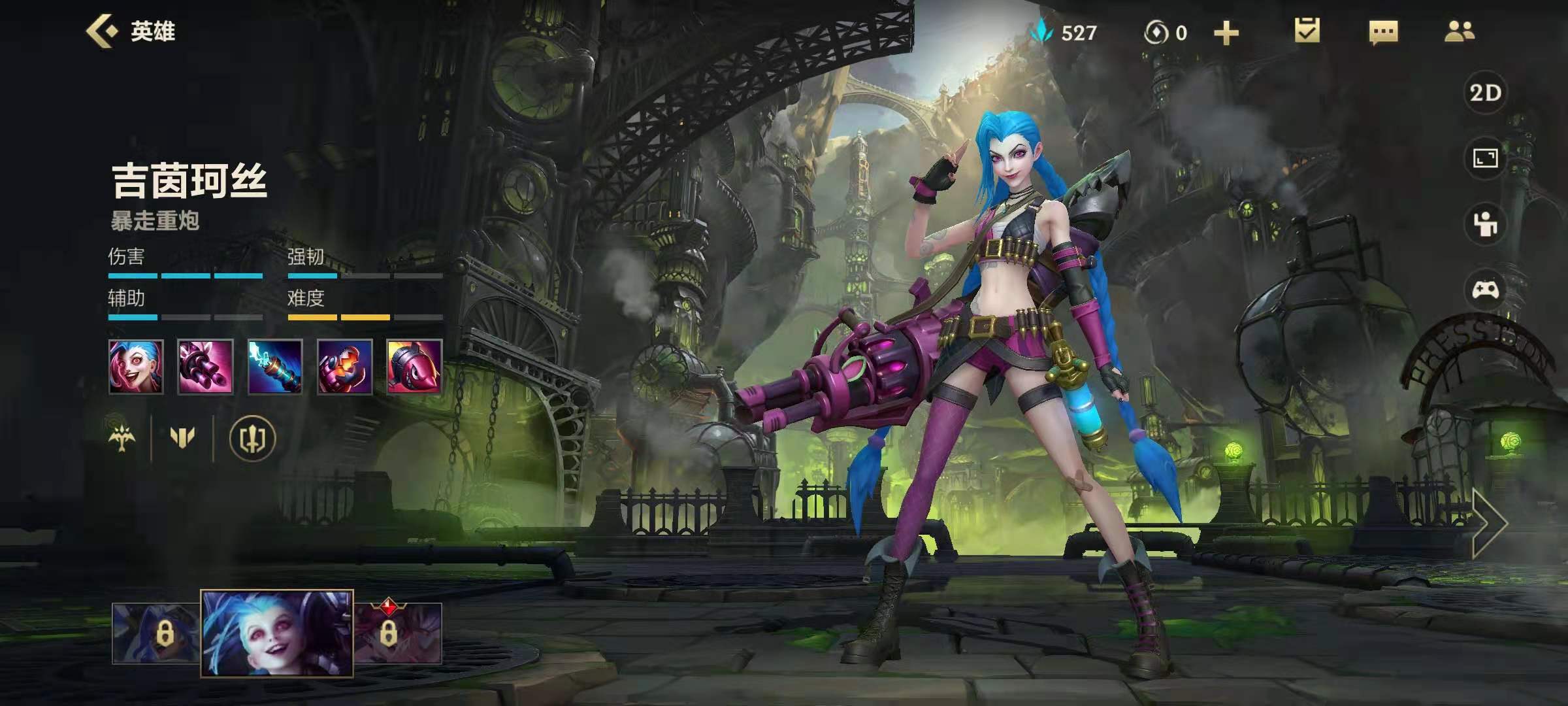Open the chat bubble icon
Screen dimensions: 1568x706
pos(1383,32)
